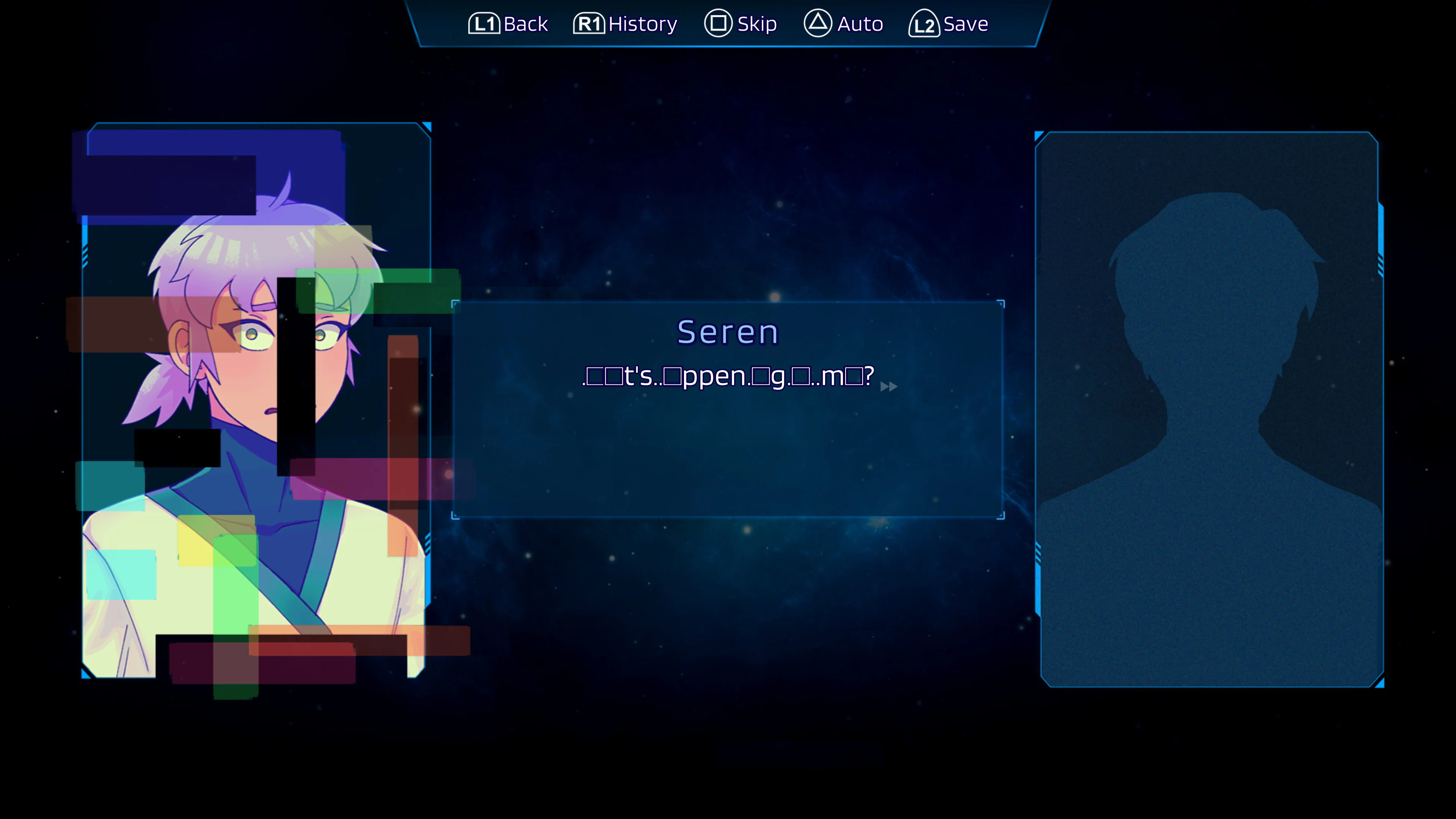Select the Triangle button icon beside Auto
Viewport: 1456px width, 819px height.
tap(817, 24)
